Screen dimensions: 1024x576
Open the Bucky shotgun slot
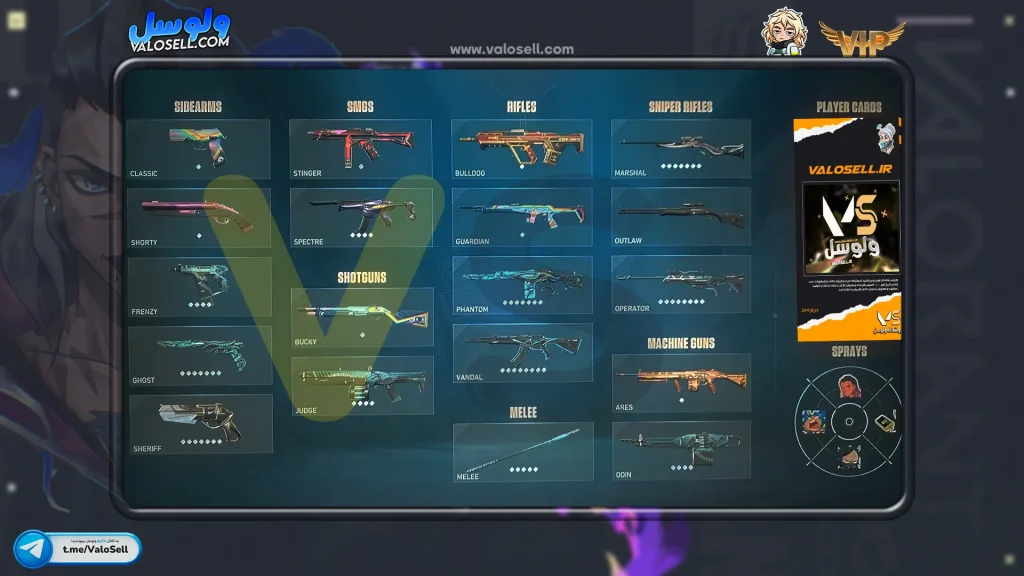[361, 317]
